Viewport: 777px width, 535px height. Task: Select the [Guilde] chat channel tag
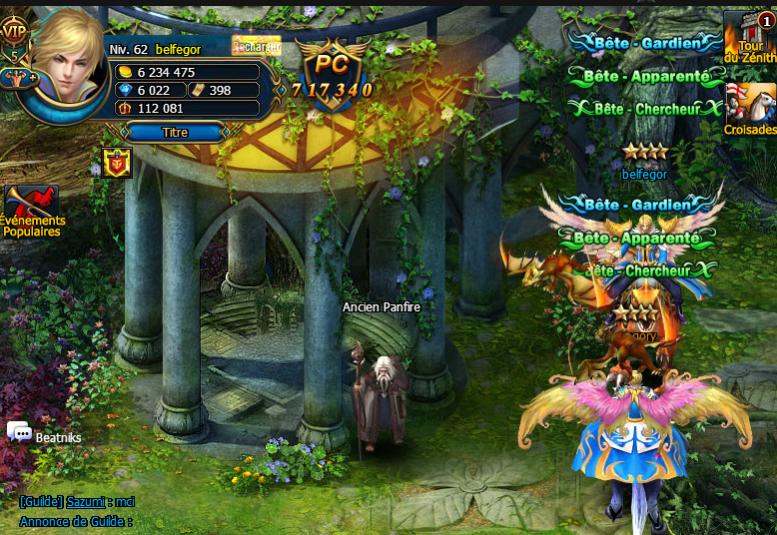click(41, 502)
